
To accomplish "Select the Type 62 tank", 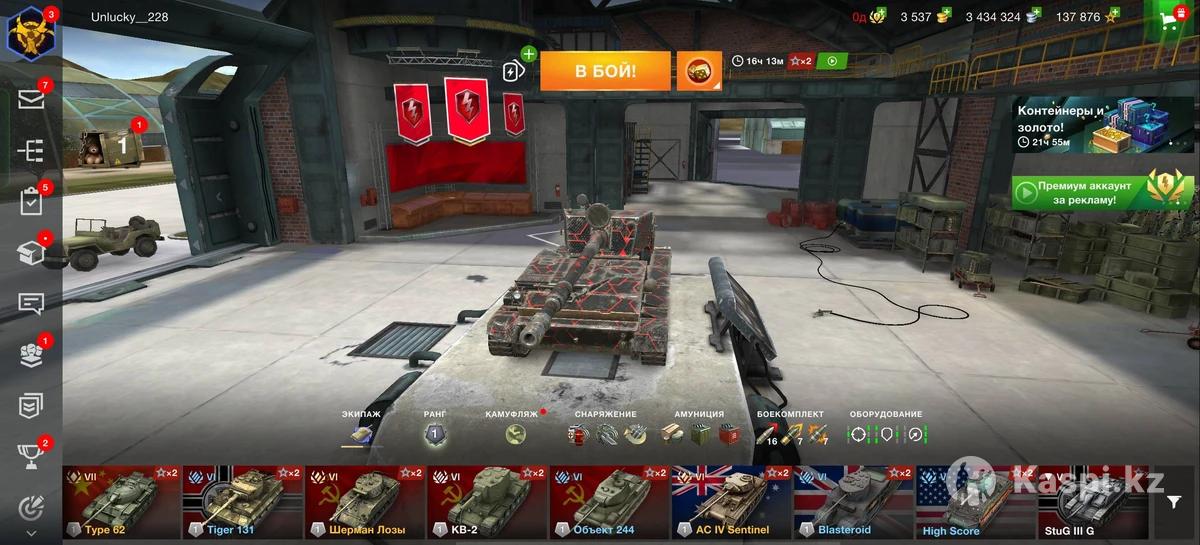I will click(x=121, y=502).
